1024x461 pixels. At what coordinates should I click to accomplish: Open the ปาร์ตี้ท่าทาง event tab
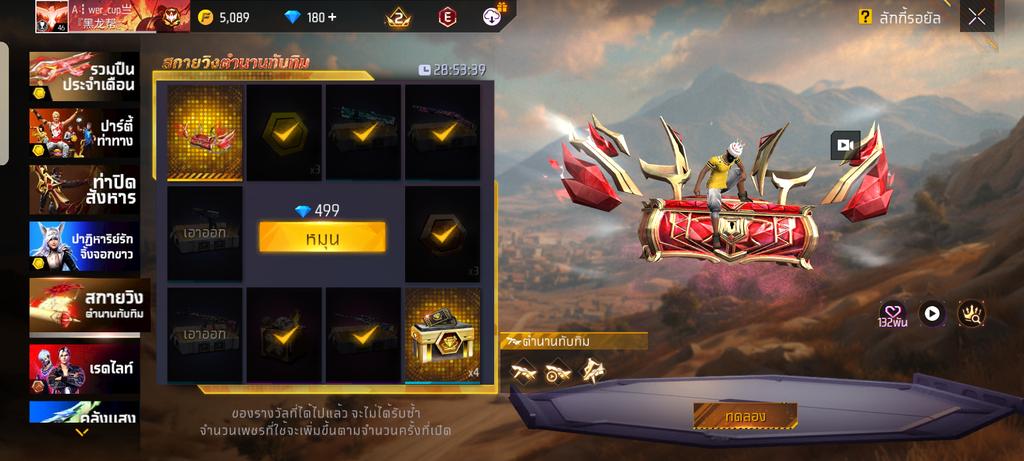click(x=87, y=132)
